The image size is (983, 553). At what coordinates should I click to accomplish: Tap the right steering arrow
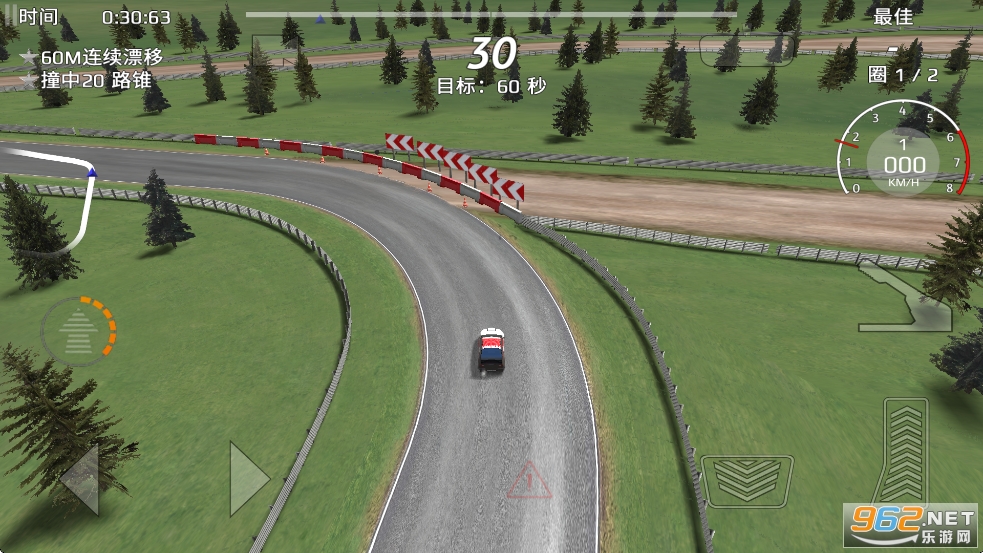[x=249, y=479]
